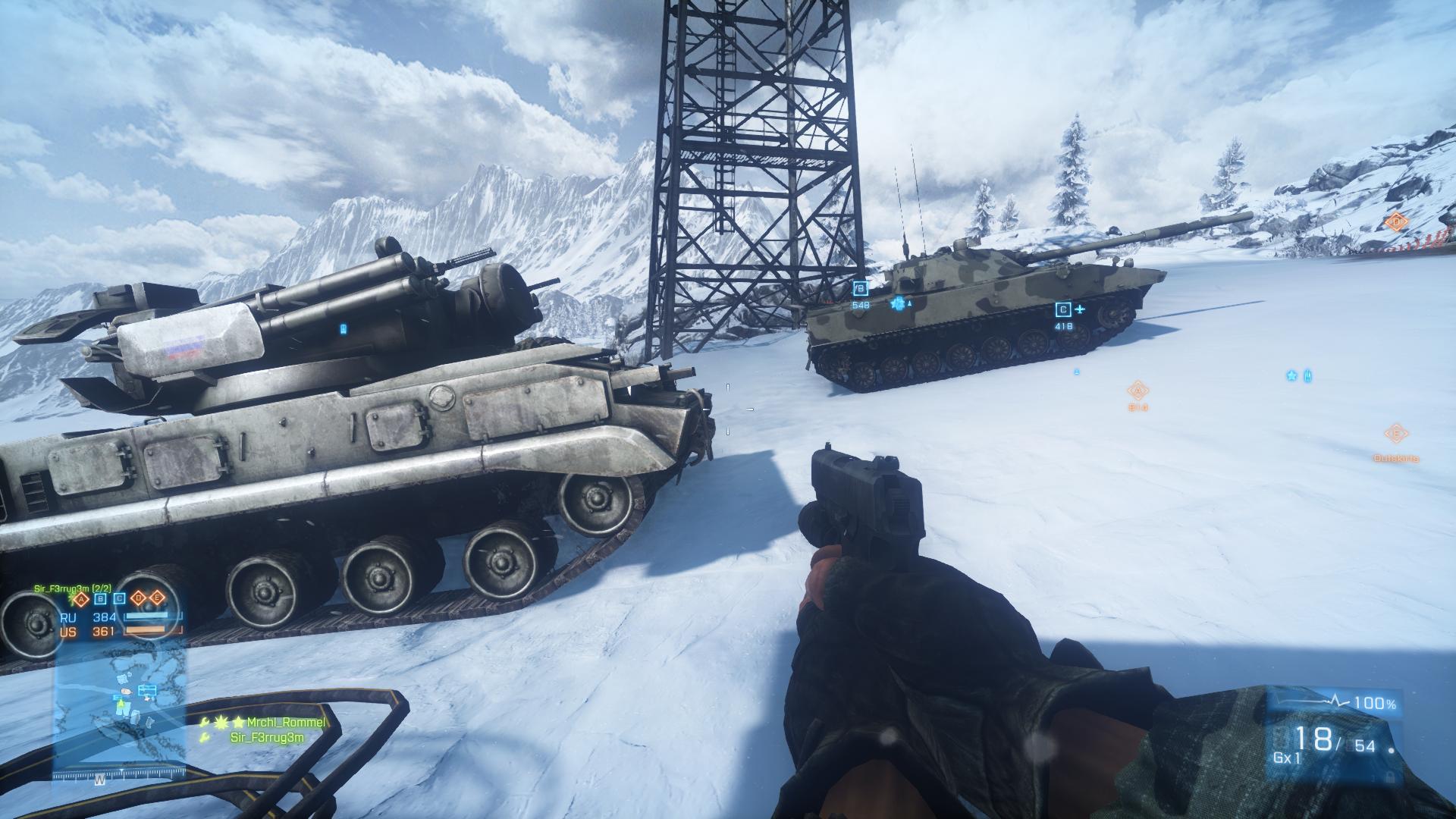Select flag A in the score panel row
Screen dimensions: 1456x819
82,598
